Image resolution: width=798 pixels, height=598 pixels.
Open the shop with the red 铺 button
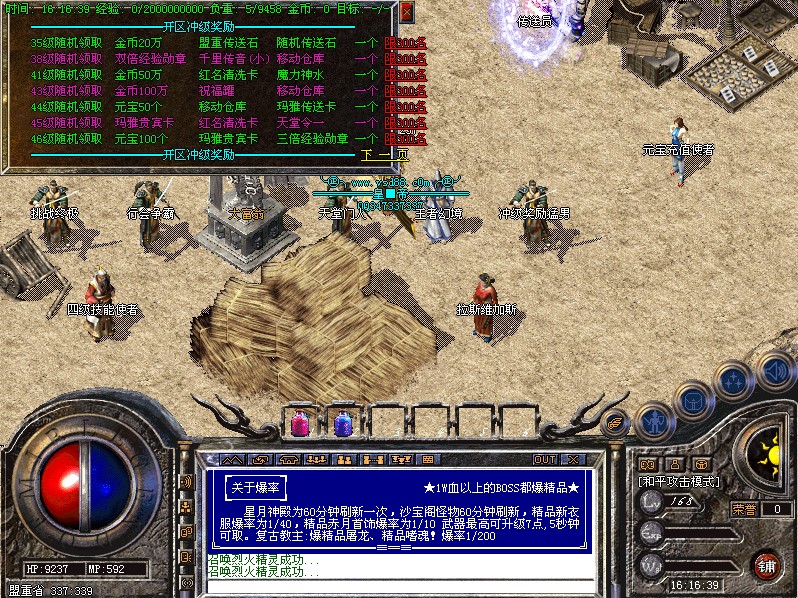(768, 564)
